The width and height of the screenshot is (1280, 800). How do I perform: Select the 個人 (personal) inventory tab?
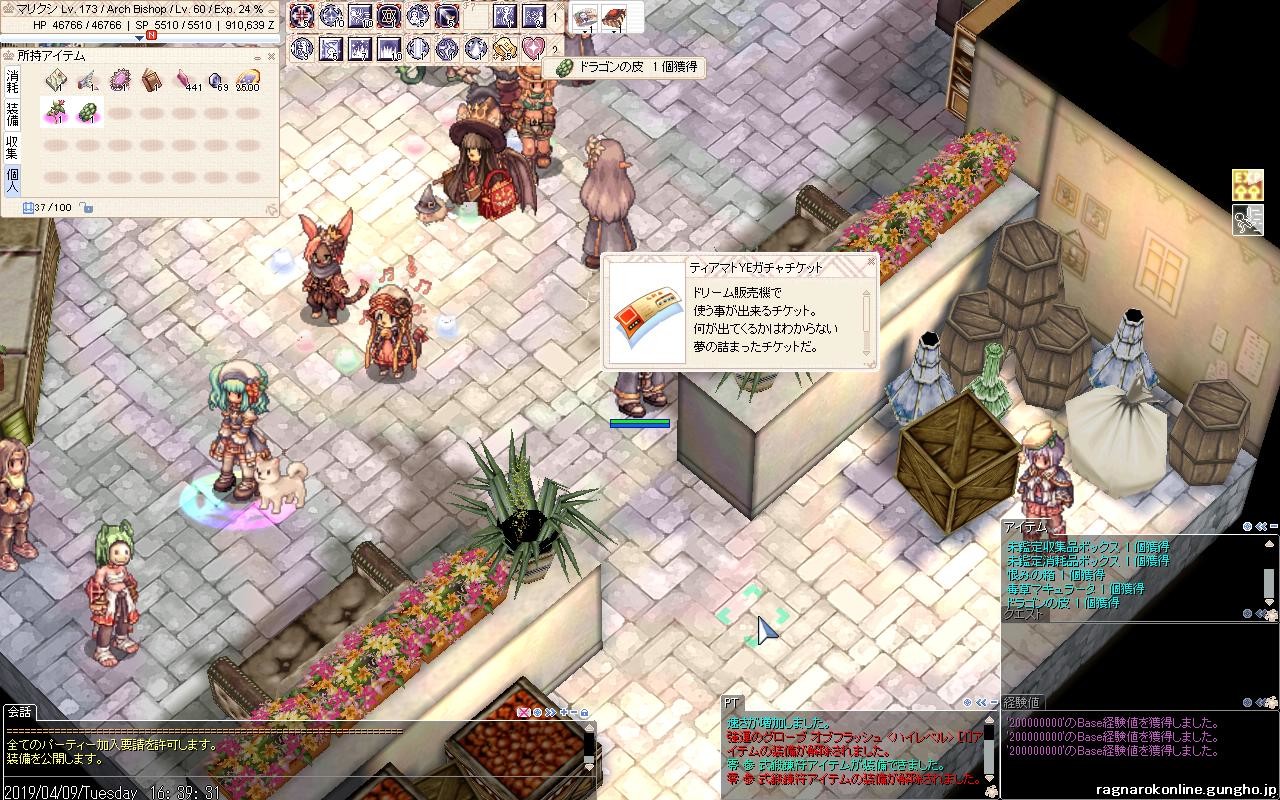[x=12, y=179]
